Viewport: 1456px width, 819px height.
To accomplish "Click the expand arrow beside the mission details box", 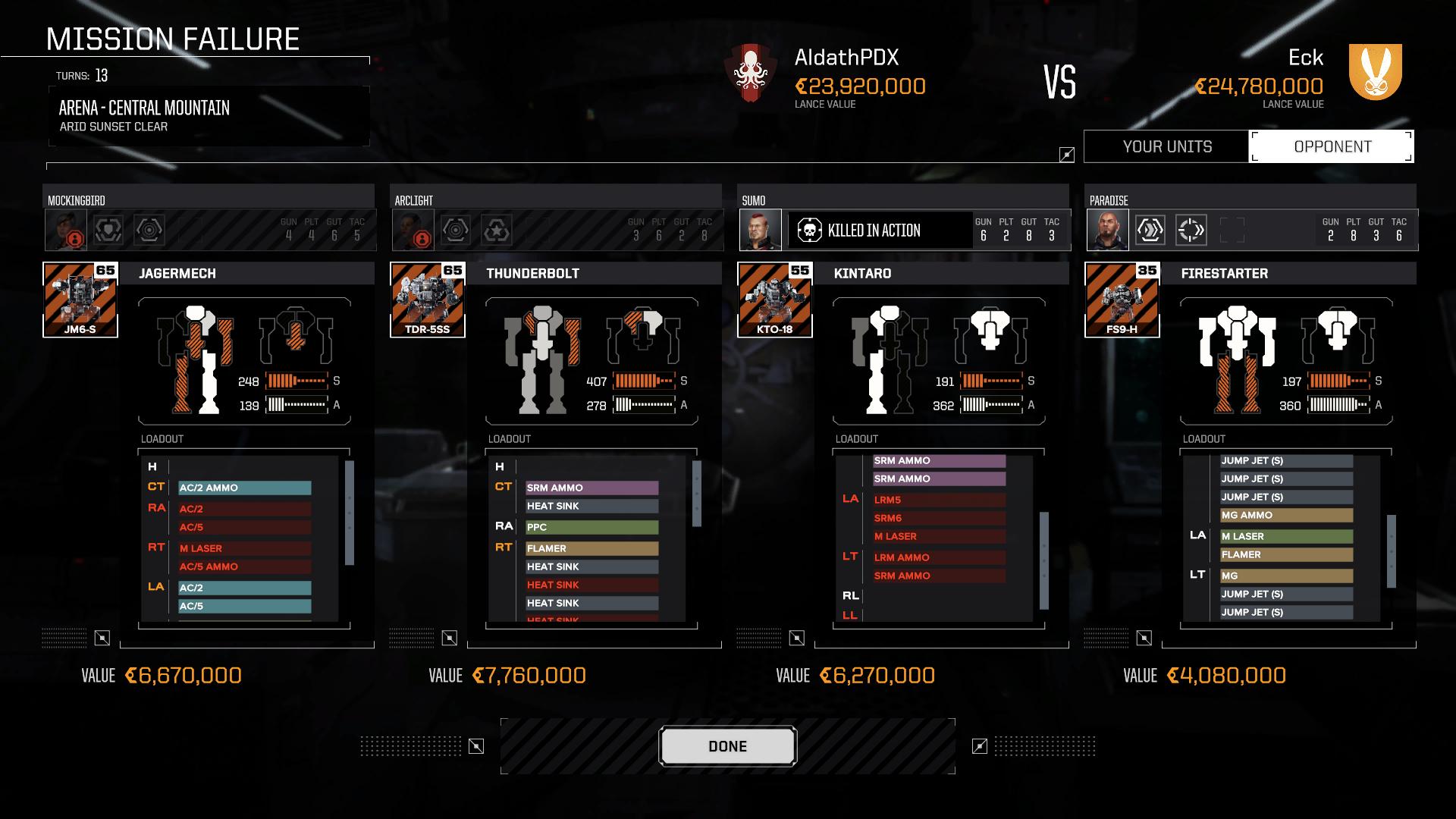I will pyautogui.click(x=1066, y=153).
